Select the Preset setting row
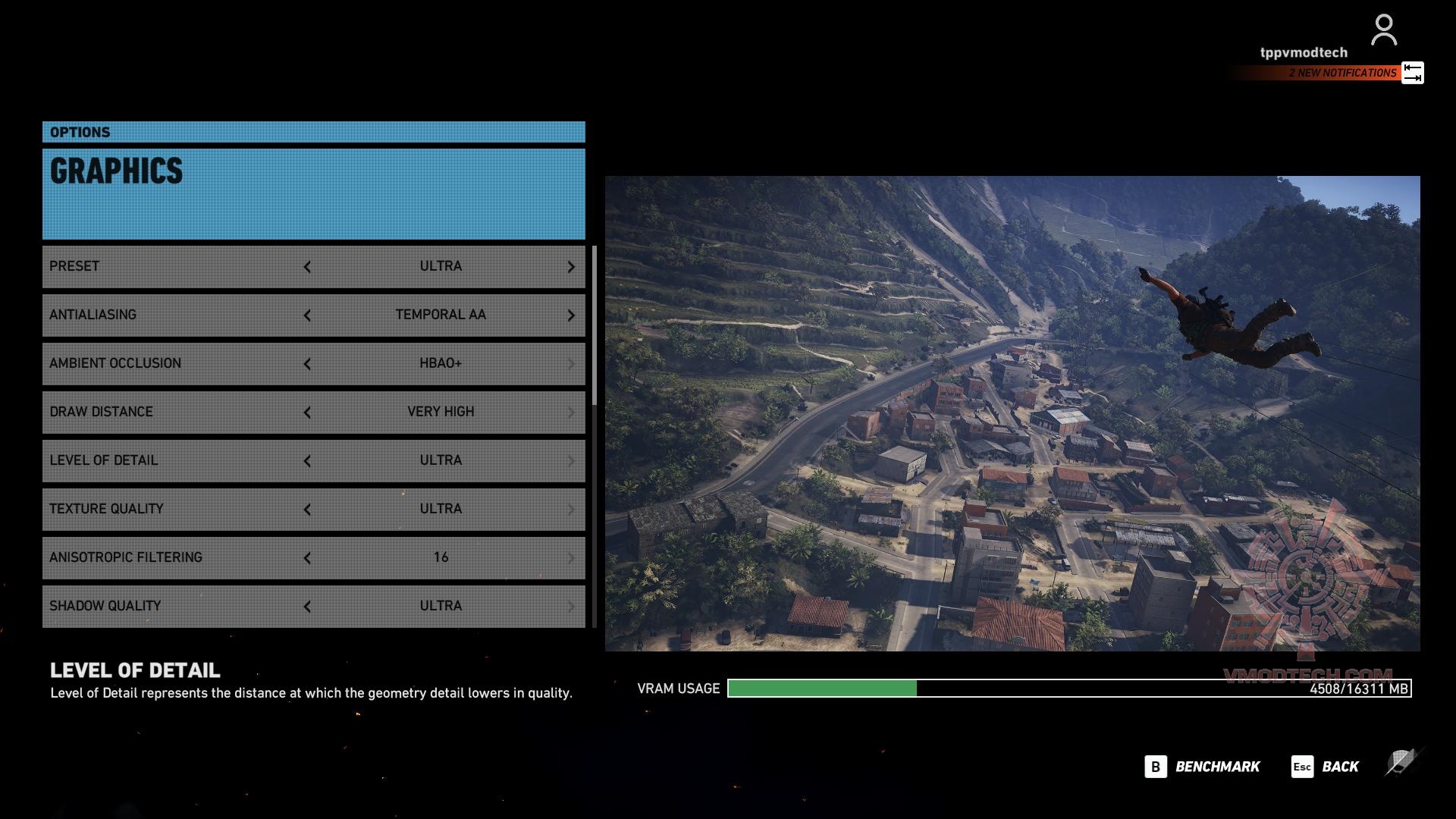This screenshot has height=819, width=1456. click(174, 266)
